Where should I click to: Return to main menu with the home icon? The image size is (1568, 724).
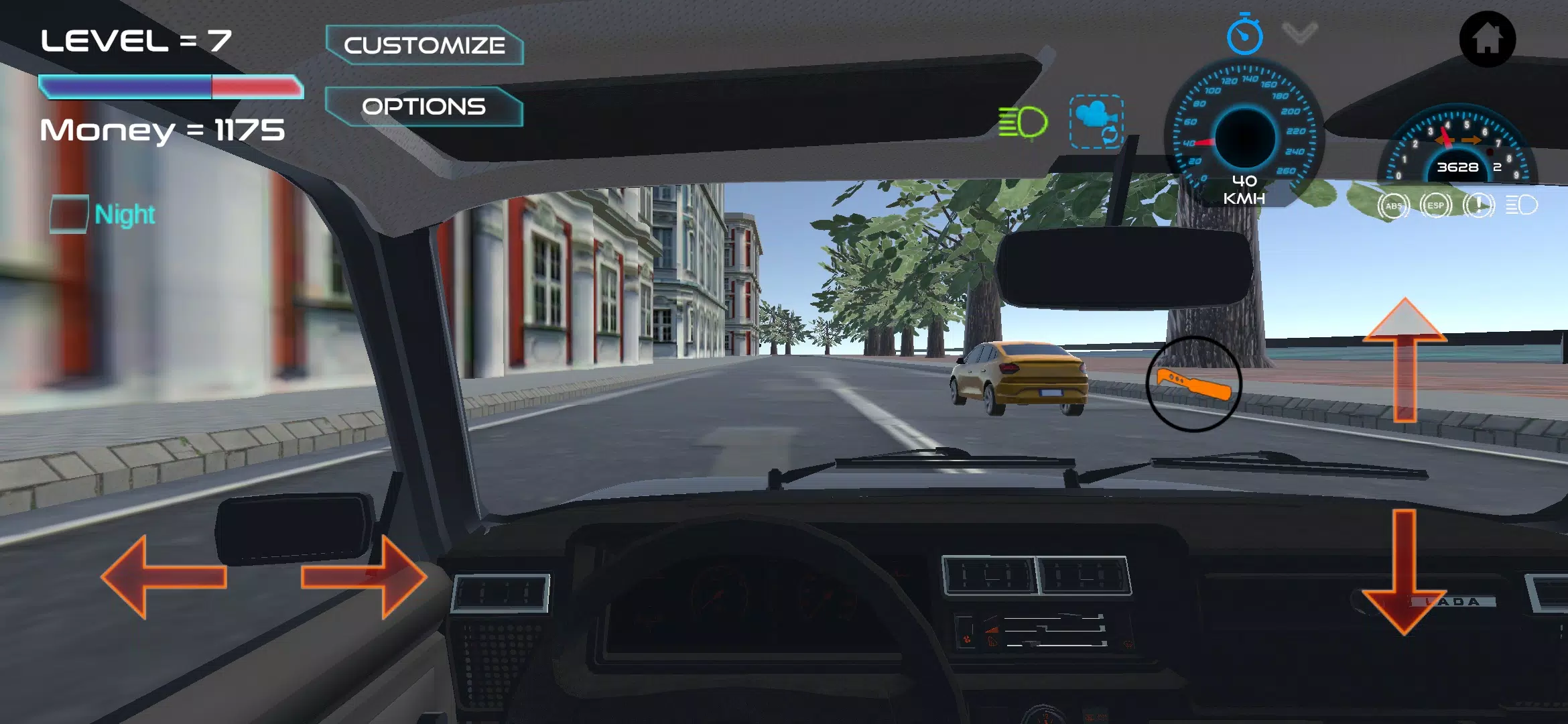pos(1489,40)
